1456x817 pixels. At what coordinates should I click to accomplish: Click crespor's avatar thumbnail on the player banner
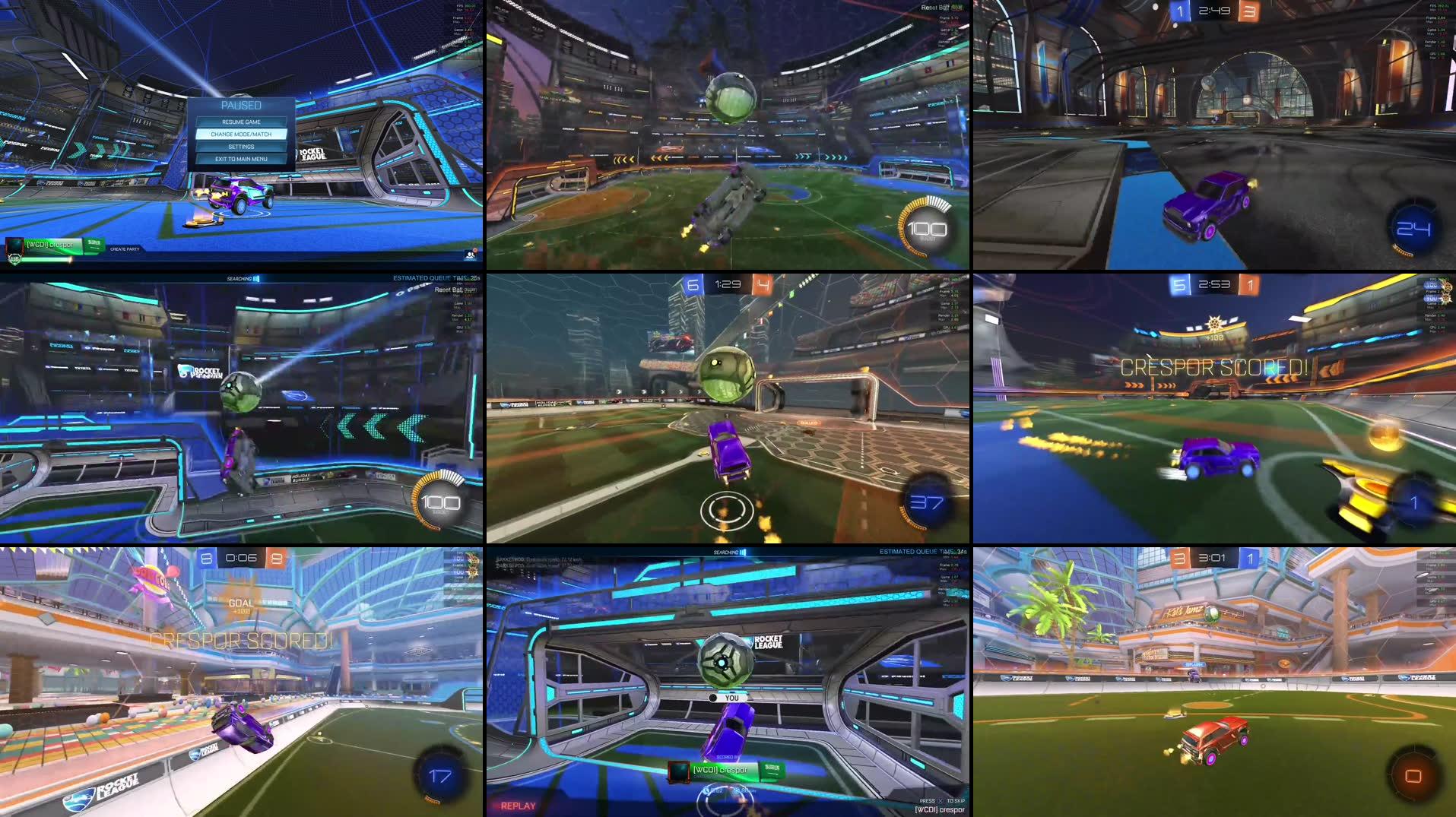[14, 245]
